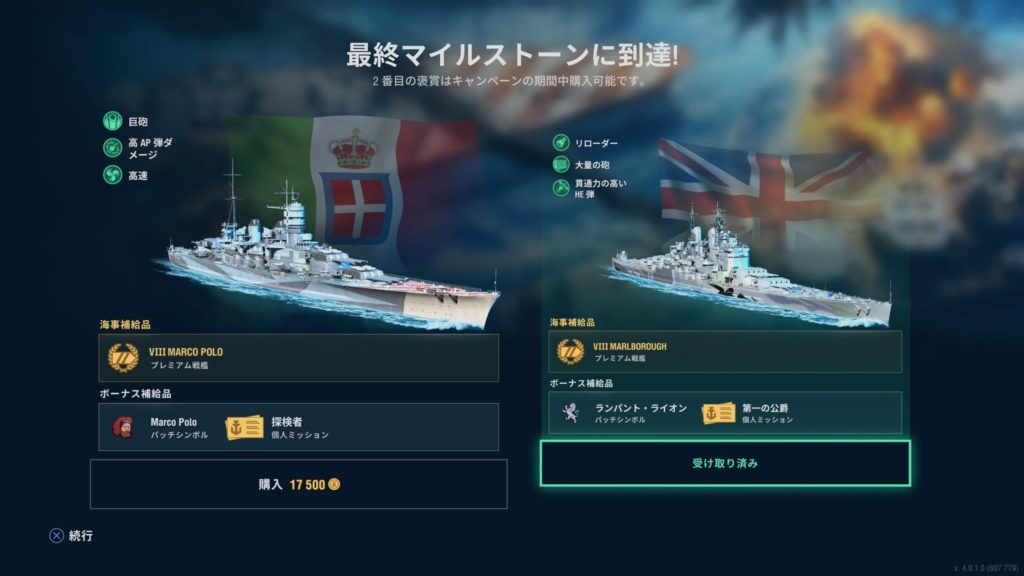Show the 大量の砲 trait icon

[x=560, y=164]
